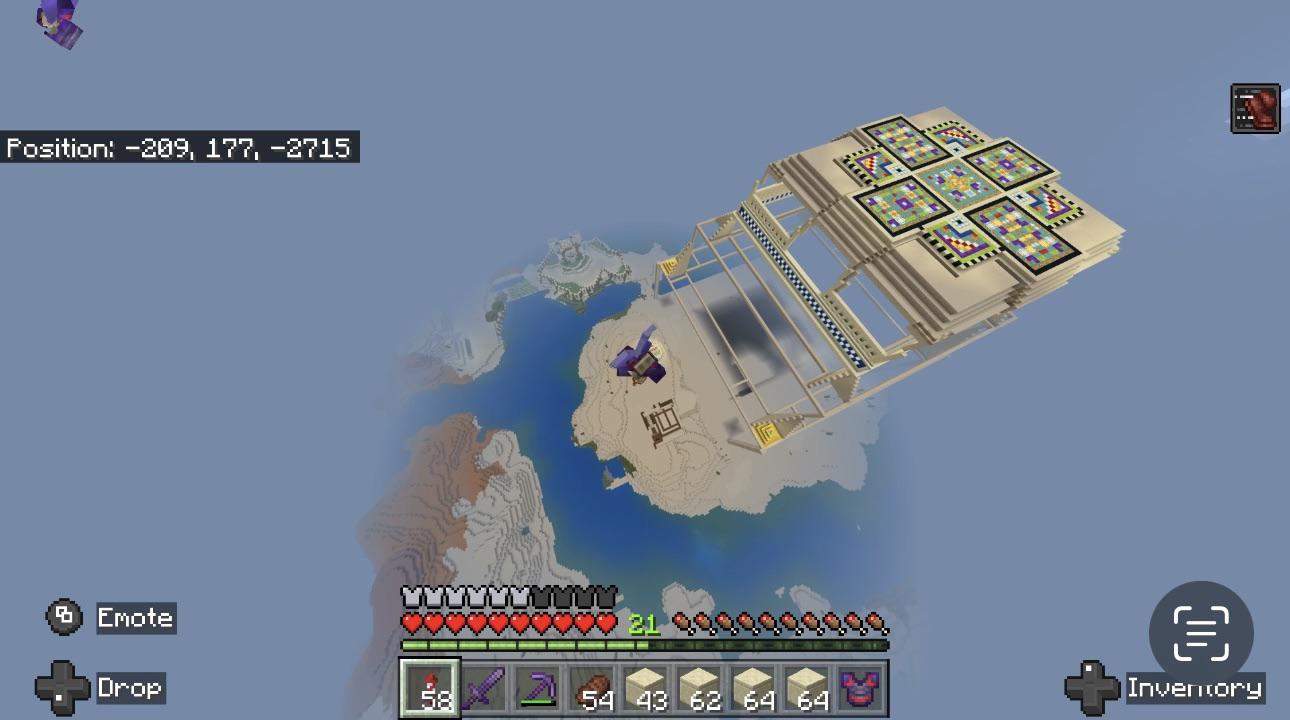Select the cooked porkchops in slot four
This screenshot has height=720, width=1290.
point(592,690)
